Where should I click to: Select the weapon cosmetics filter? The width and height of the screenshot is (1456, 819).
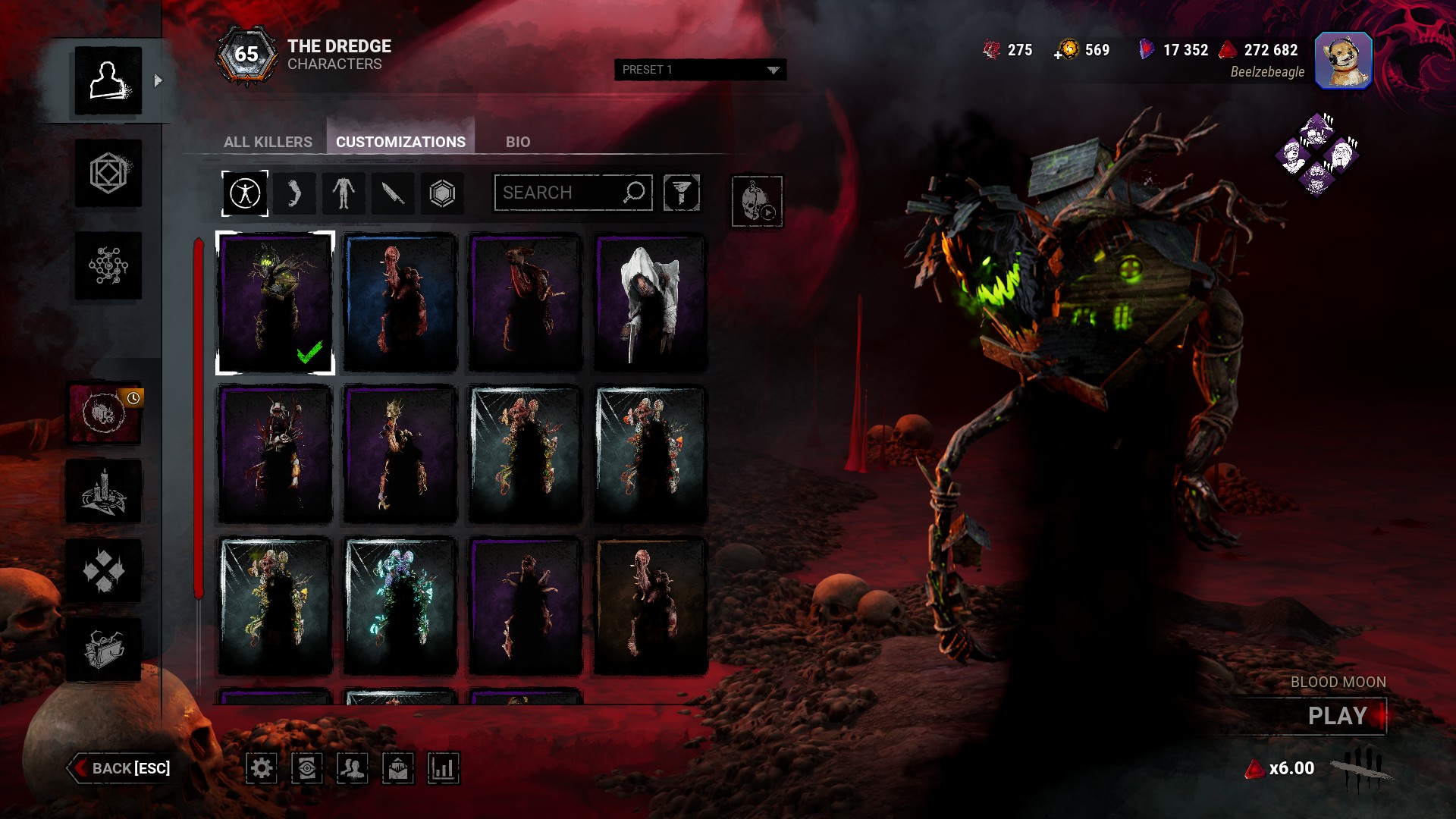pyautogui.click(x=393, y=193)
